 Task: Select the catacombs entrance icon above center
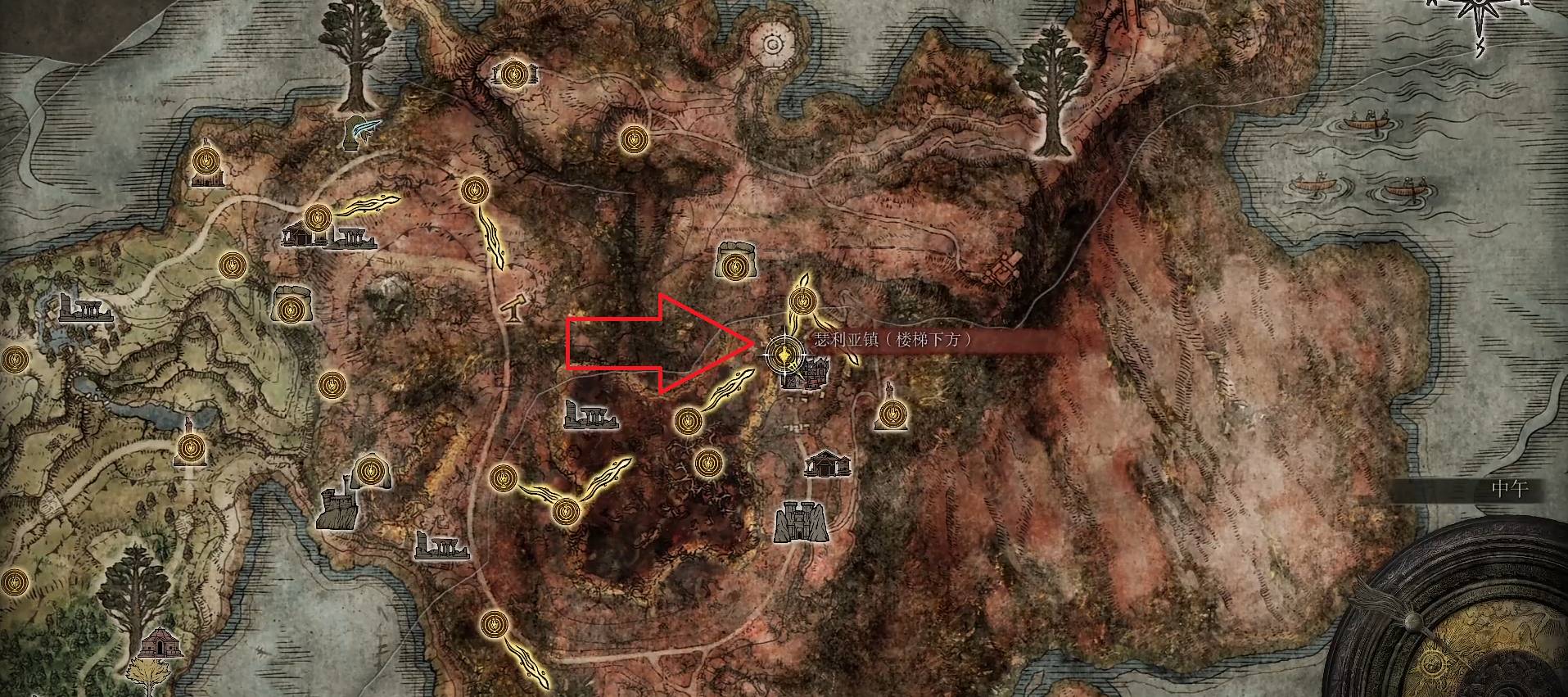[734, 262]
